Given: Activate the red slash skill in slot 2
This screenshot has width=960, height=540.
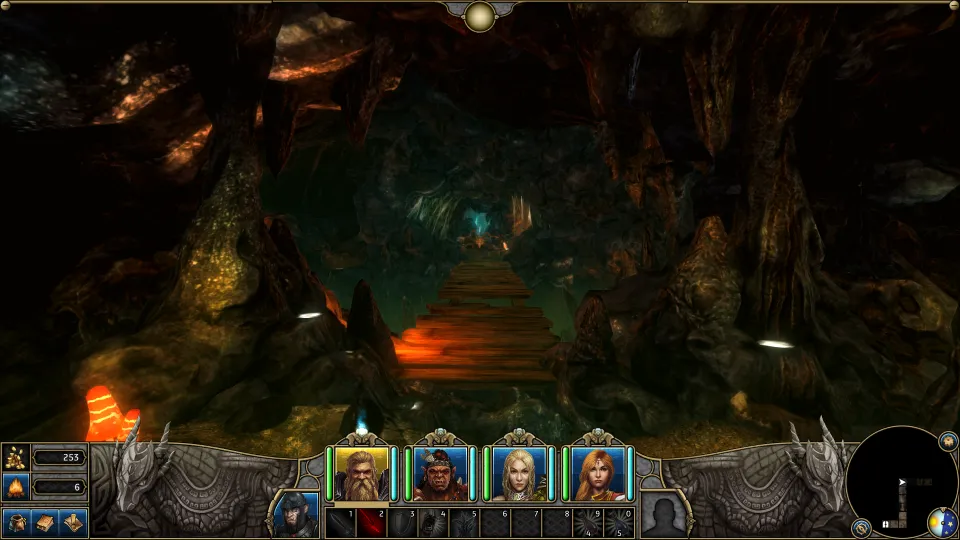Looking at the screenshot, I should [371, 523].
